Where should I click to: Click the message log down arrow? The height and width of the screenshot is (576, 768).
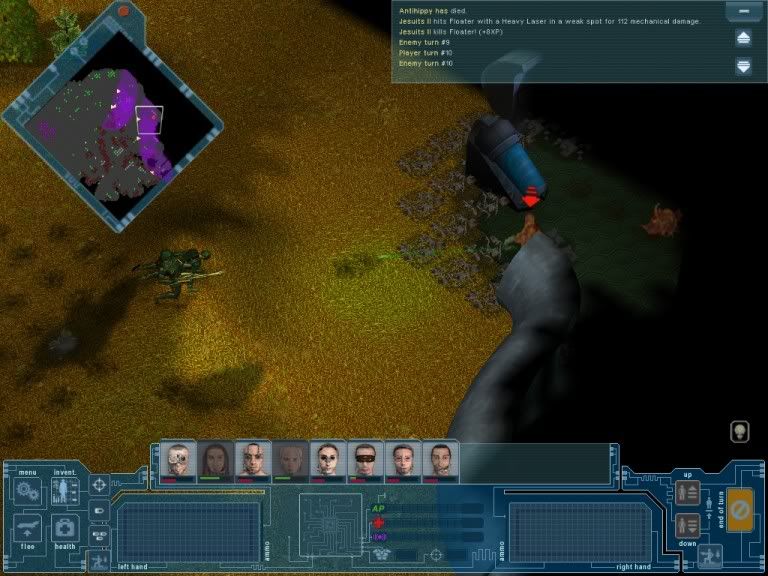click(743, 67)
